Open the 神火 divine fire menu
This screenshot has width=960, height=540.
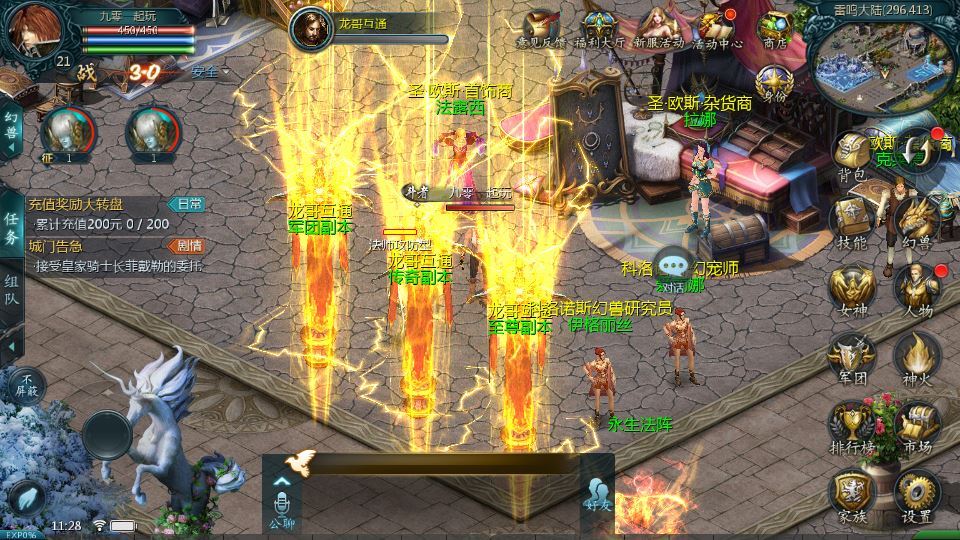point(916,357)
